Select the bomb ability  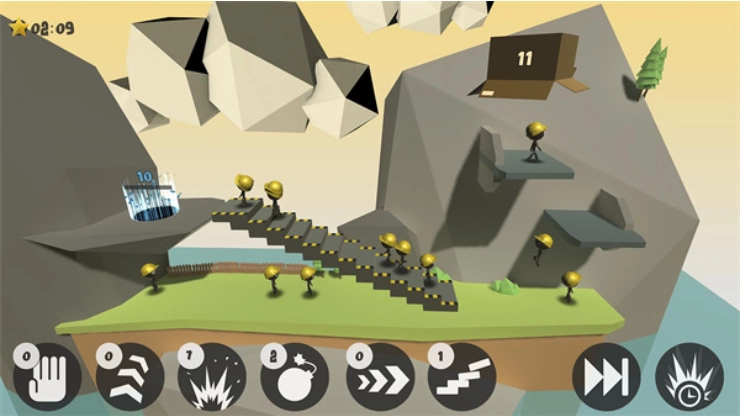coord(295,380)
